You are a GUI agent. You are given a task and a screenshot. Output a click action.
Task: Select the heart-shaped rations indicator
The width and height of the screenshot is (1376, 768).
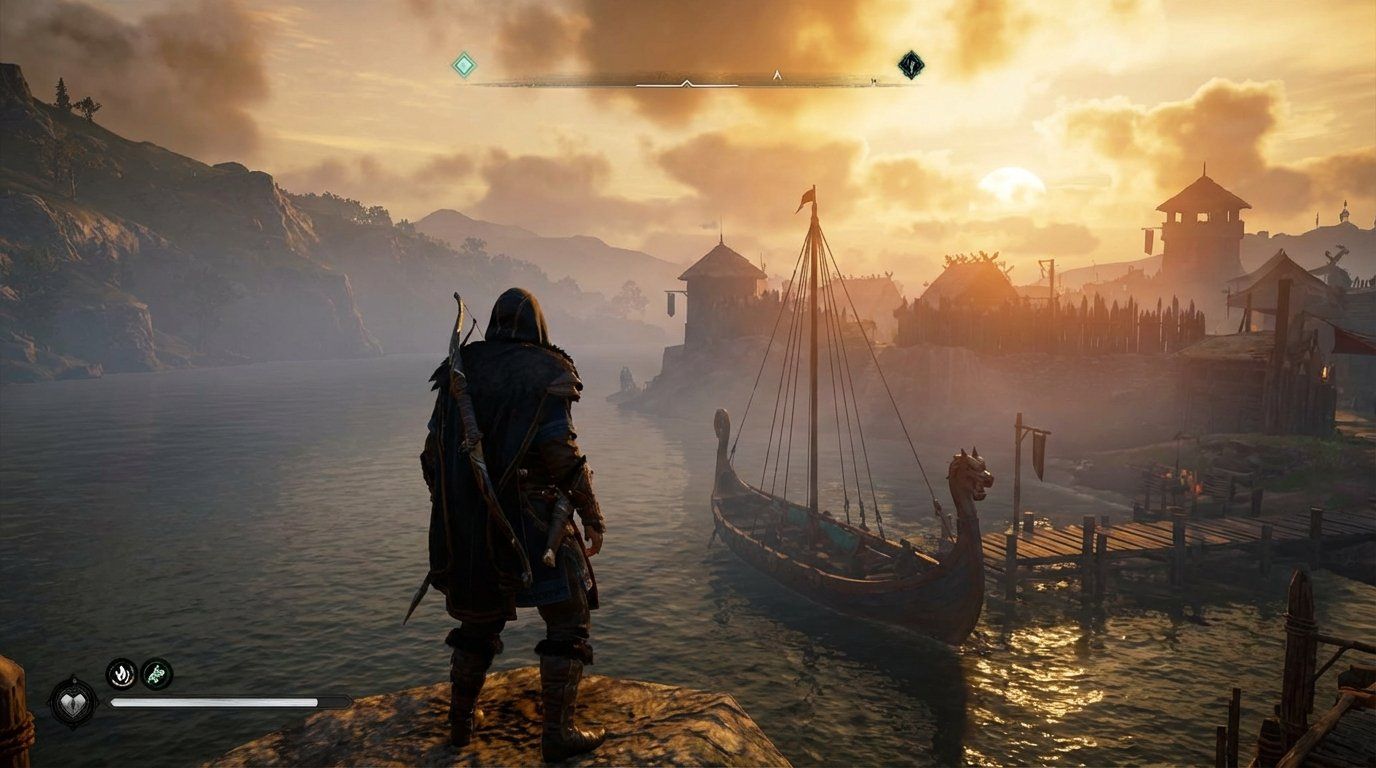tap(75, 703)
